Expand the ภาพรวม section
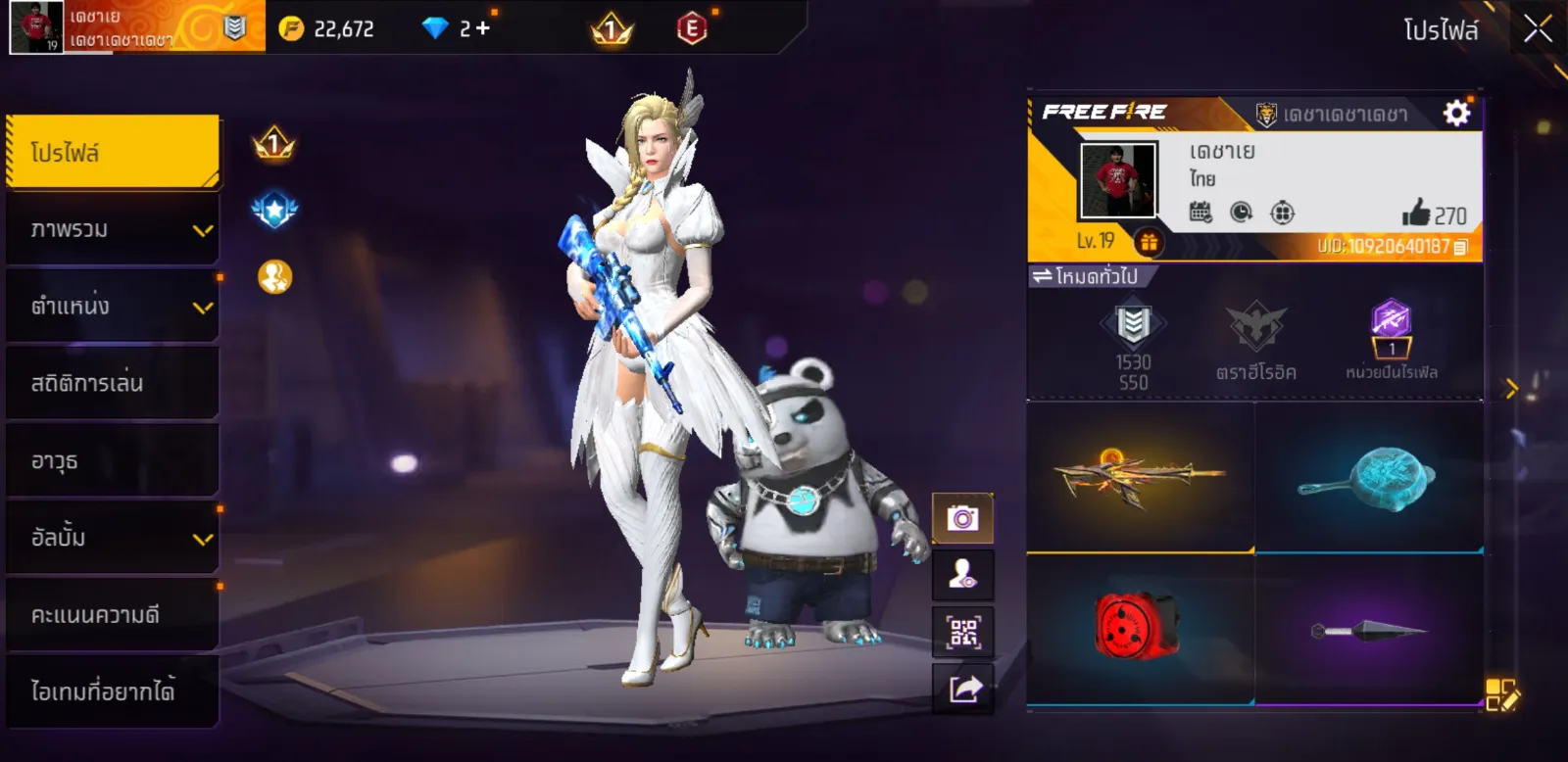The image size is (1568, 762). [x=113, y=229]
